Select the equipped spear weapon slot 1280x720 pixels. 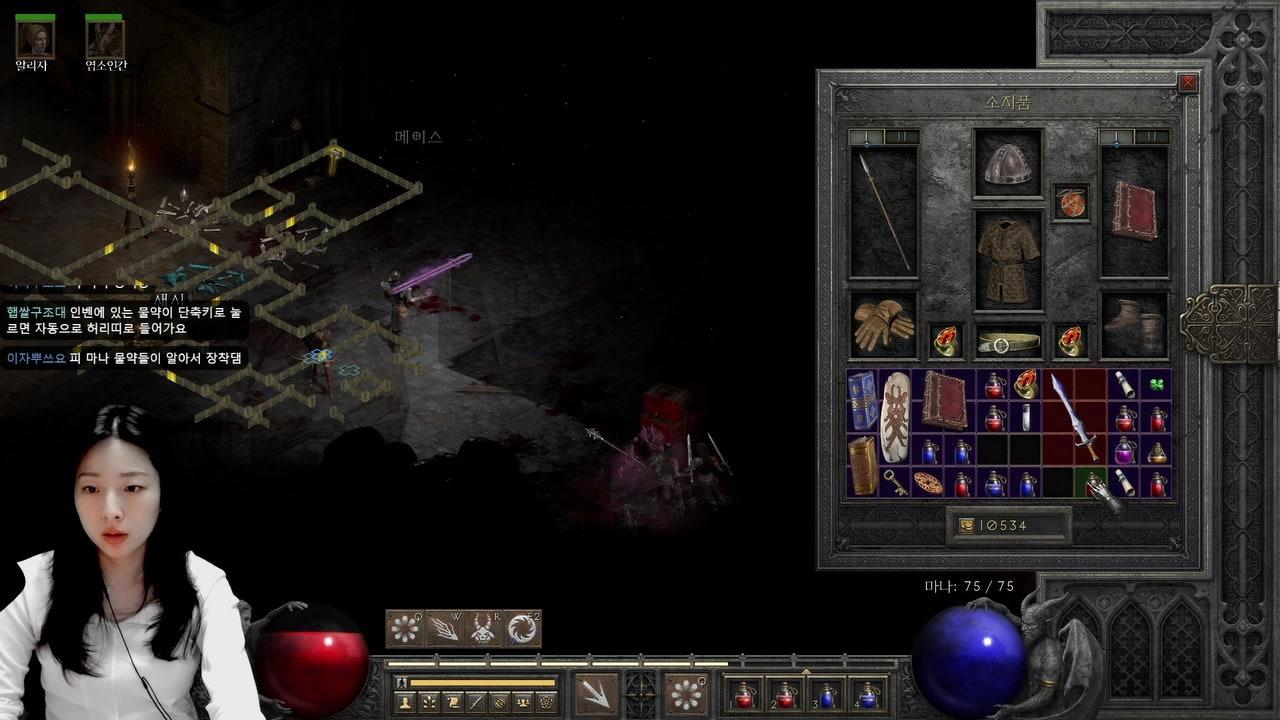883,212
